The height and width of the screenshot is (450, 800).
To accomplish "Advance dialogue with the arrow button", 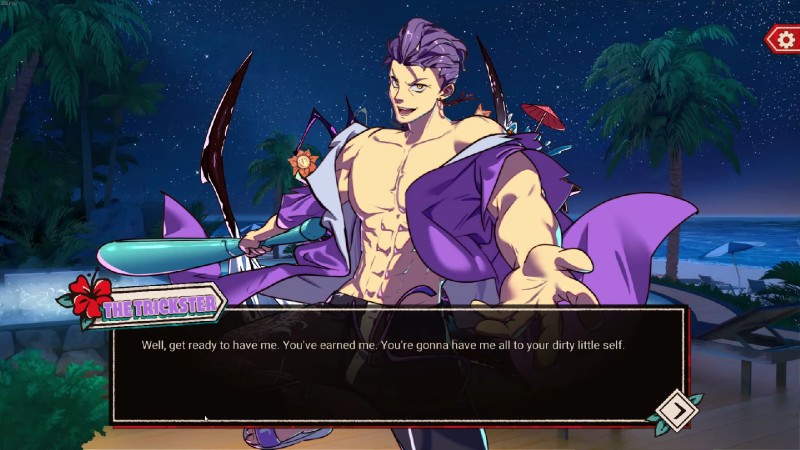I will pyautogui.click(x=675, y=410).
